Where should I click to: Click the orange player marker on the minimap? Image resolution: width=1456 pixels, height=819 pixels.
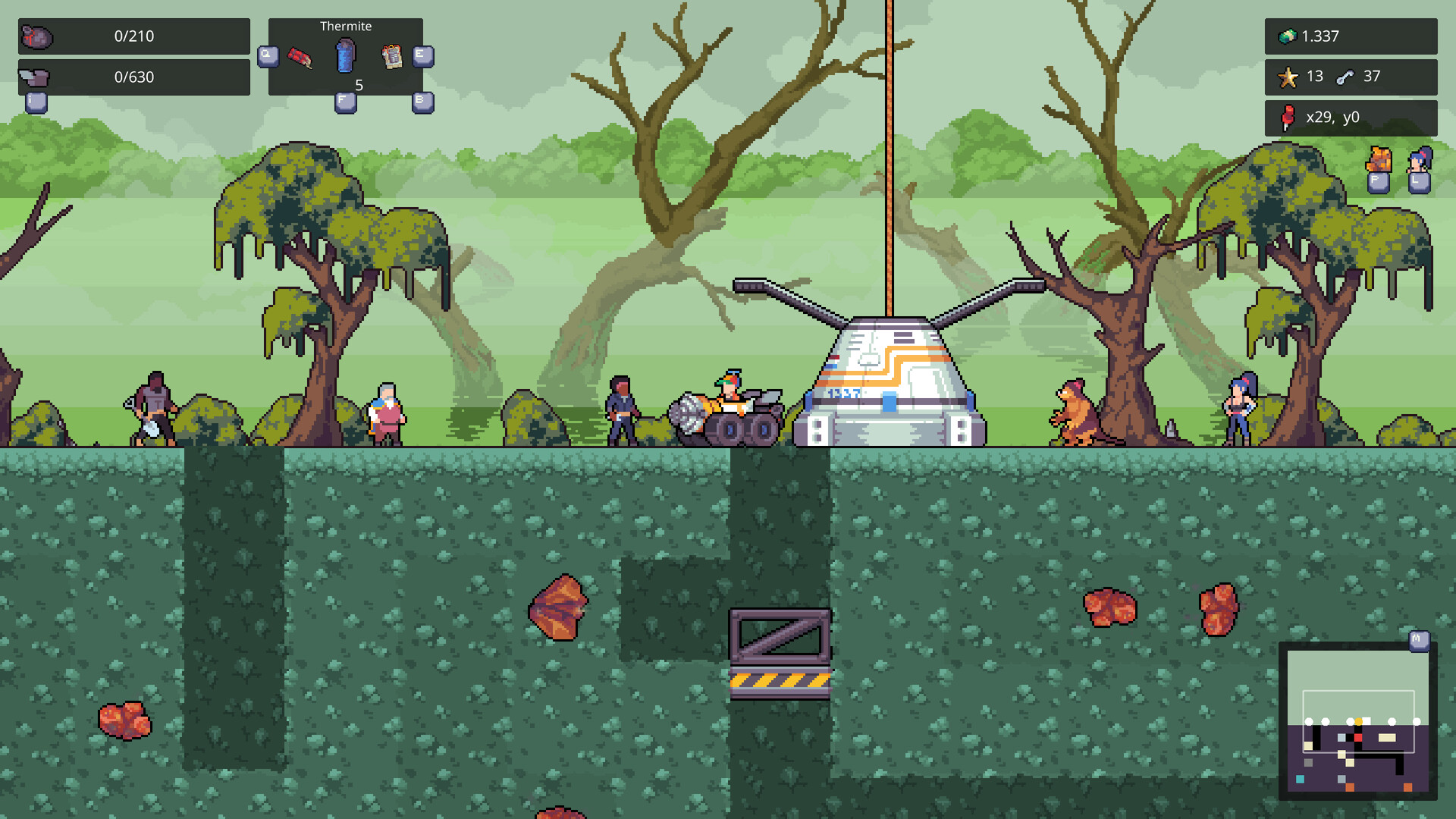tap(1359, 721)
